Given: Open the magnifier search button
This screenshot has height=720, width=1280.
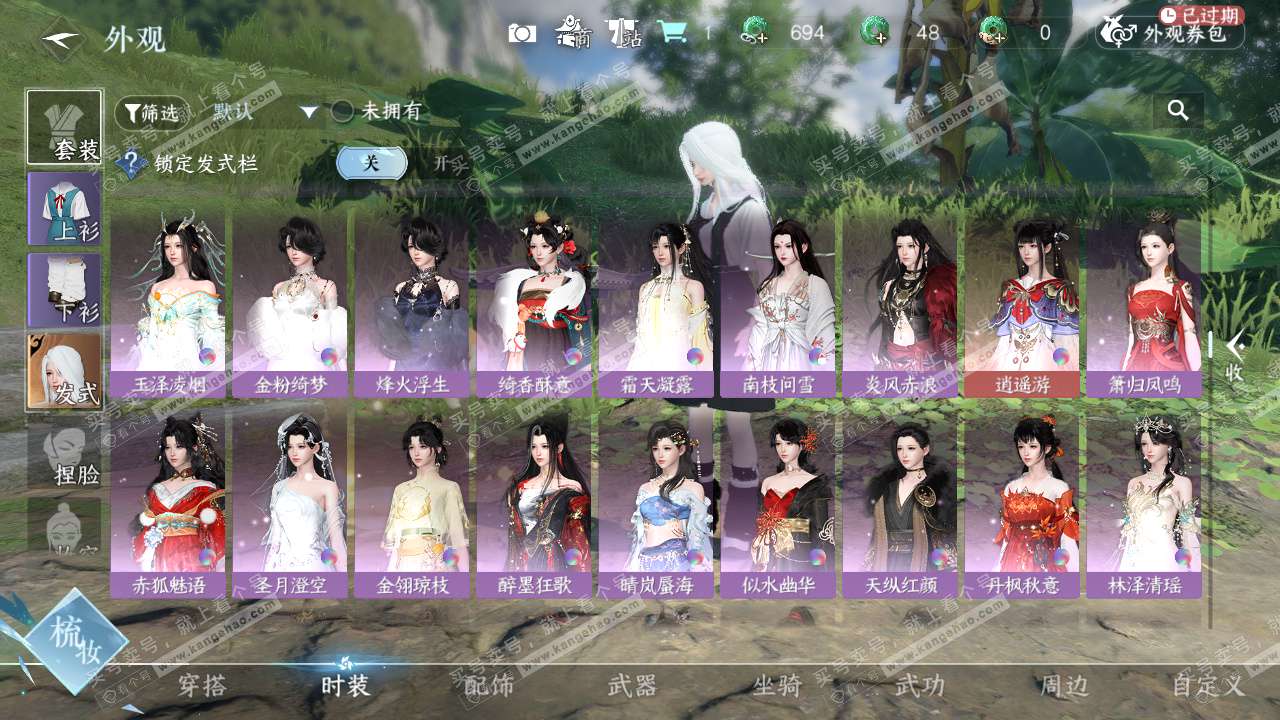Looking at the screenshot, I should [x=1178, y=111].
